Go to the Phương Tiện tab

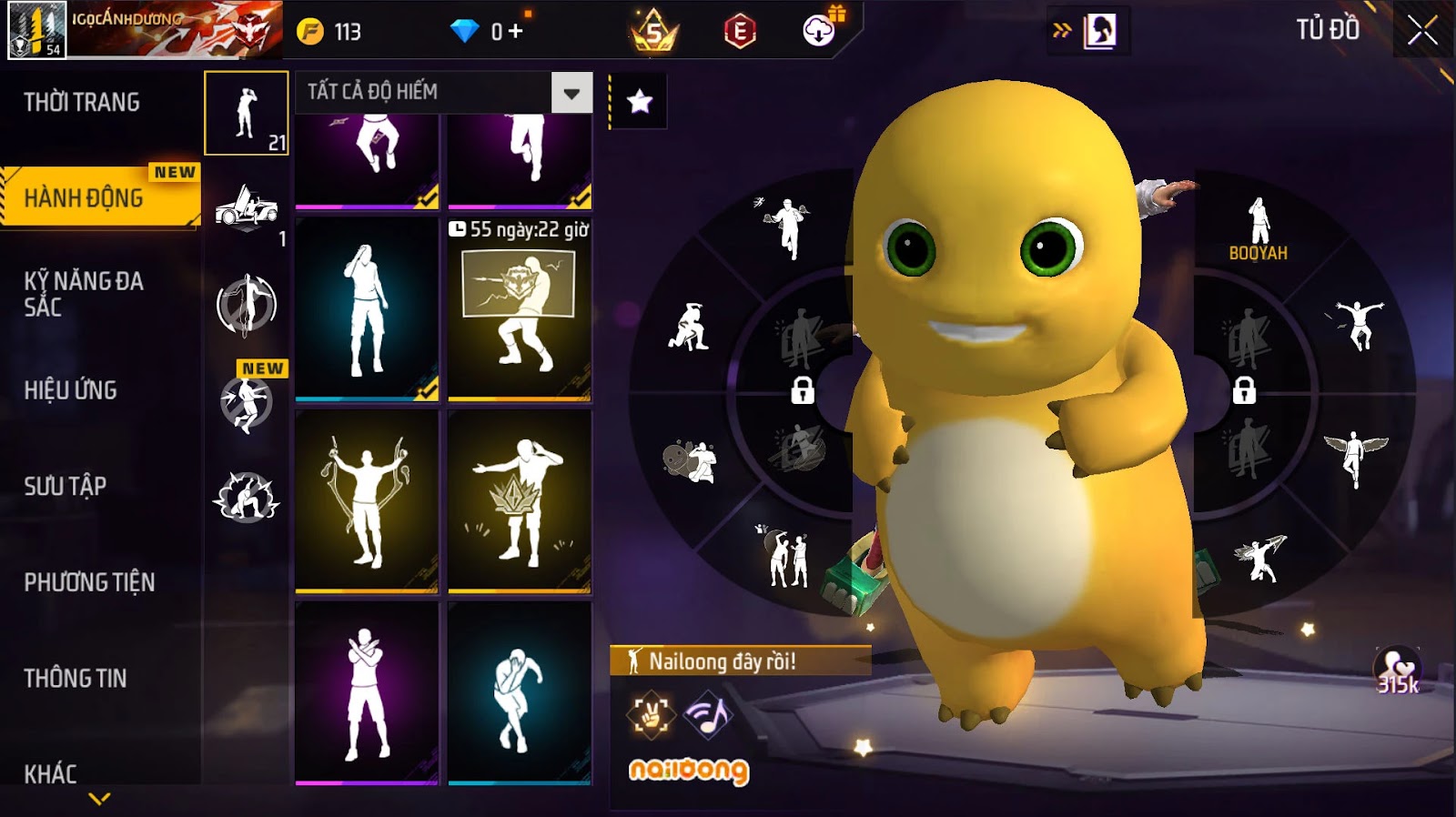tap(89, 582)
